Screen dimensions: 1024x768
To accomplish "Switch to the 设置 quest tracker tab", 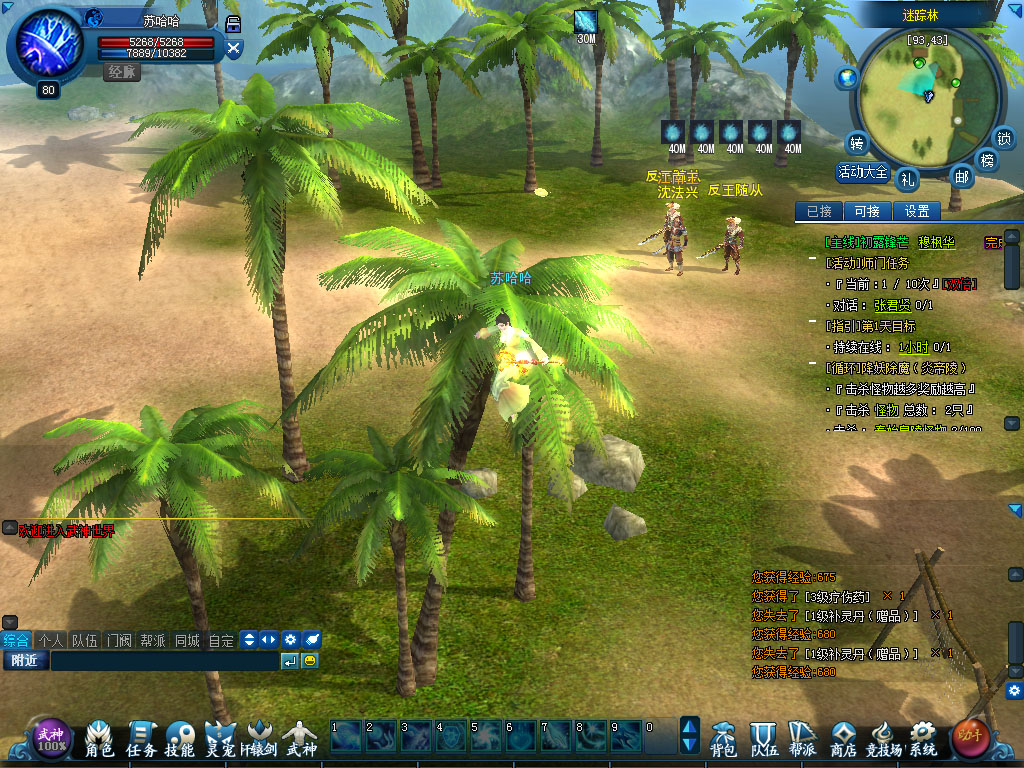I will click(x=917, y=211).
